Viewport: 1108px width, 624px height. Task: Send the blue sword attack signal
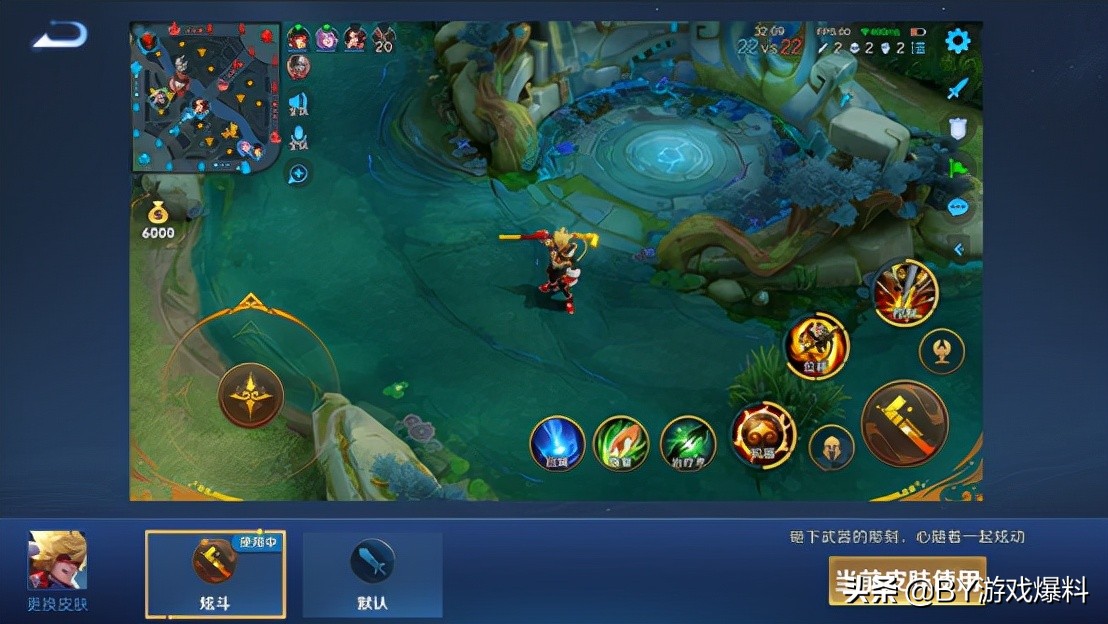click(958, 88)
